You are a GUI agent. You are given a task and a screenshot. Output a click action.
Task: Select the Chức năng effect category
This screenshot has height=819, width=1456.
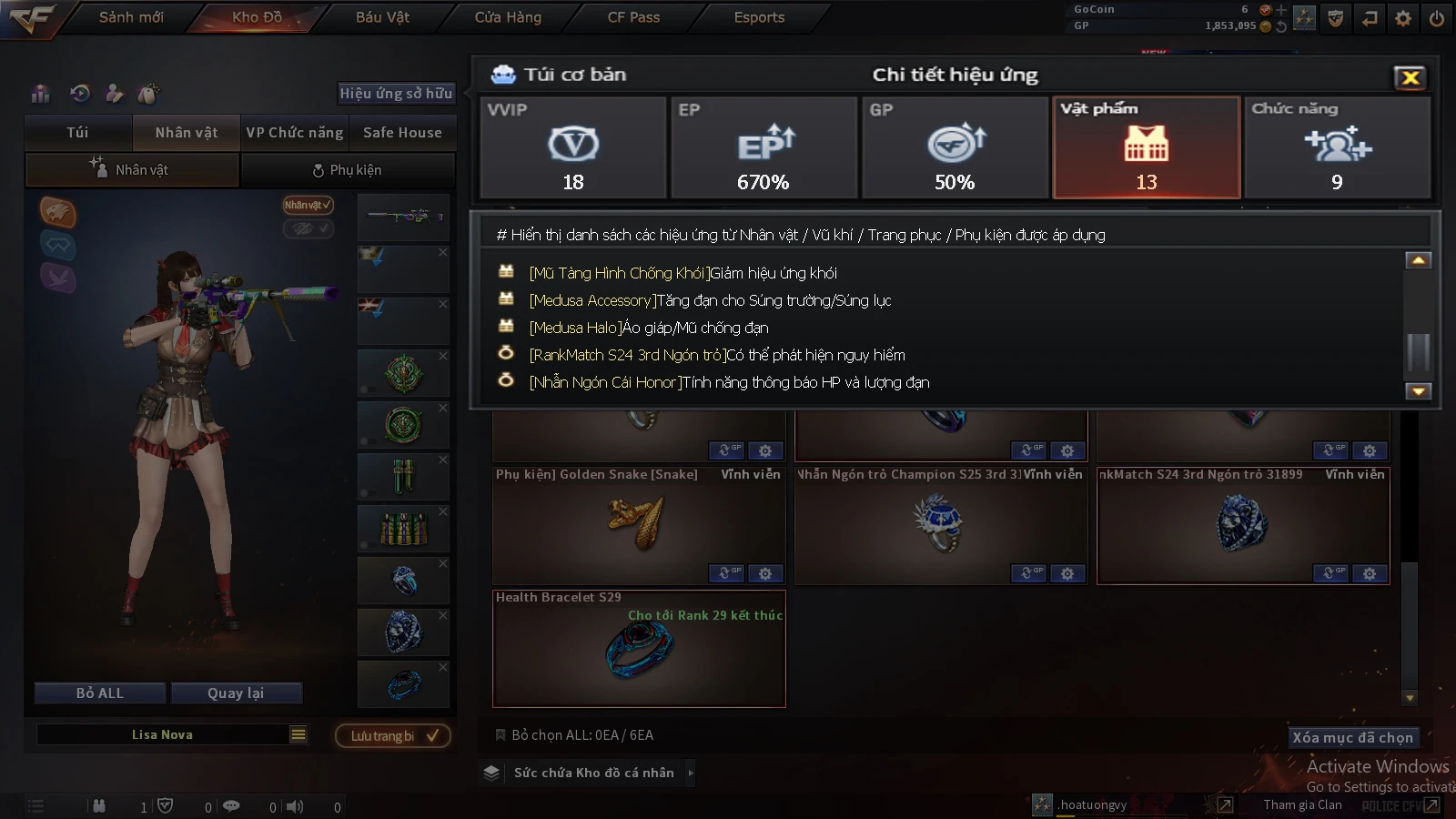1337,147
